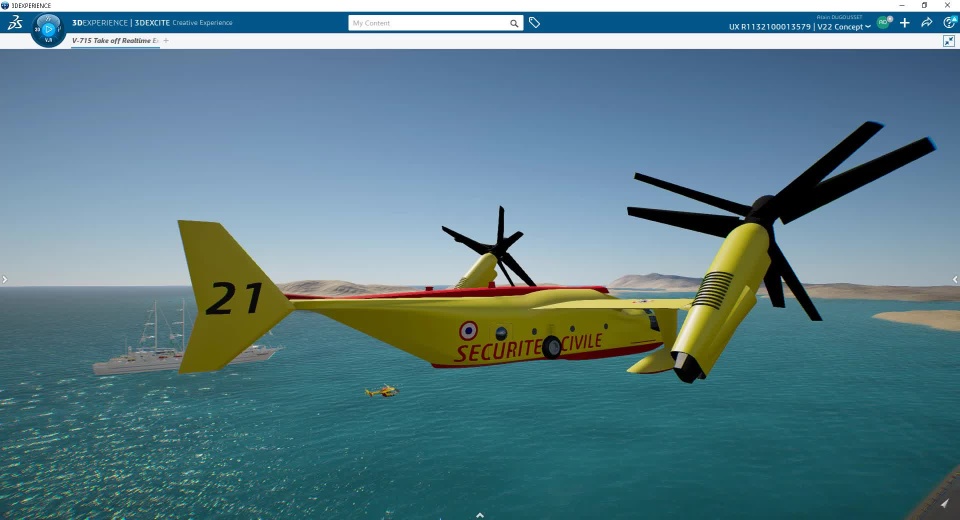Open the V22 Concept dropdown
The width and height of the screenshot is (960, 520).
tap(843, 27)
